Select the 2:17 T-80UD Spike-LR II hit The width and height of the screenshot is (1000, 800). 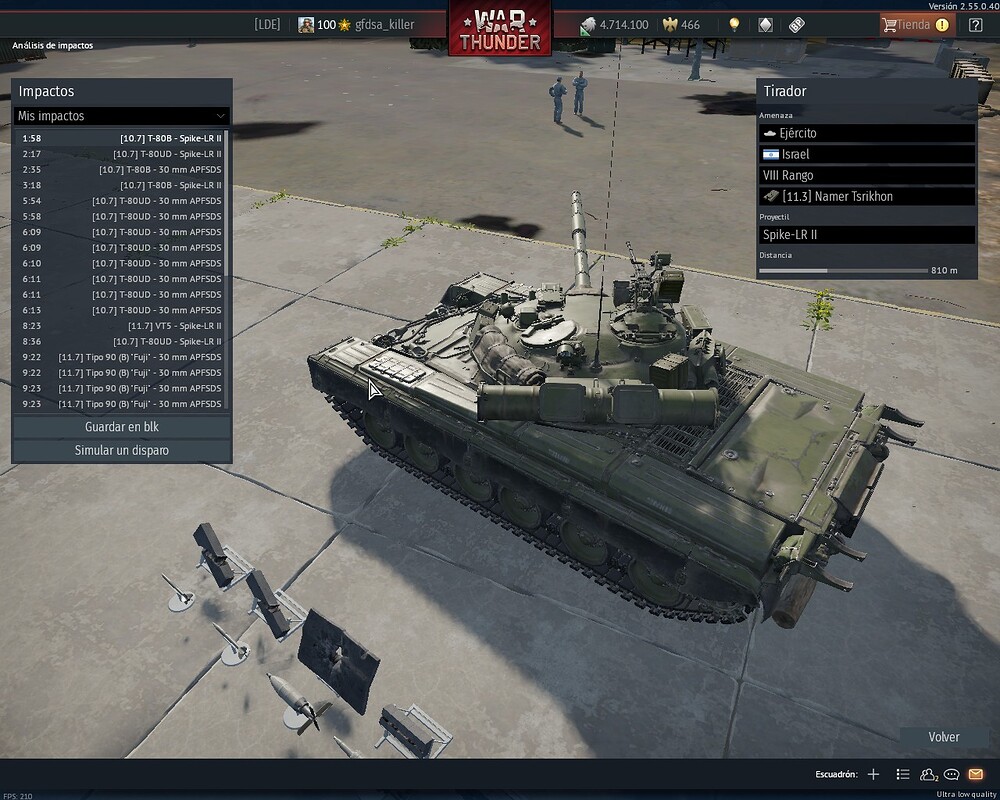coord(122,154)
